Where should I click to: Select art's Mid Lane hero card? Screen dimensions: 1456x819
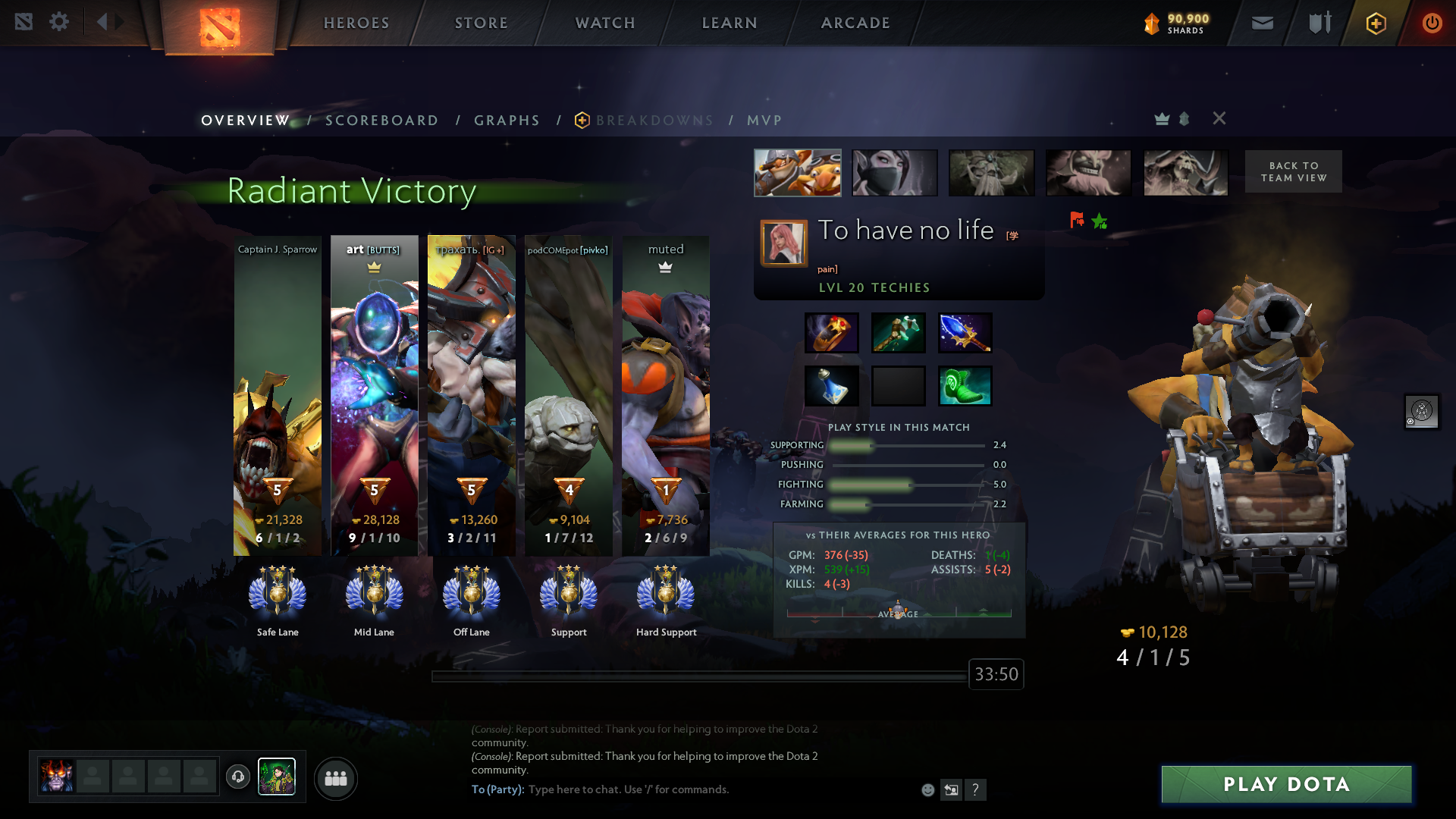(374, 394)
